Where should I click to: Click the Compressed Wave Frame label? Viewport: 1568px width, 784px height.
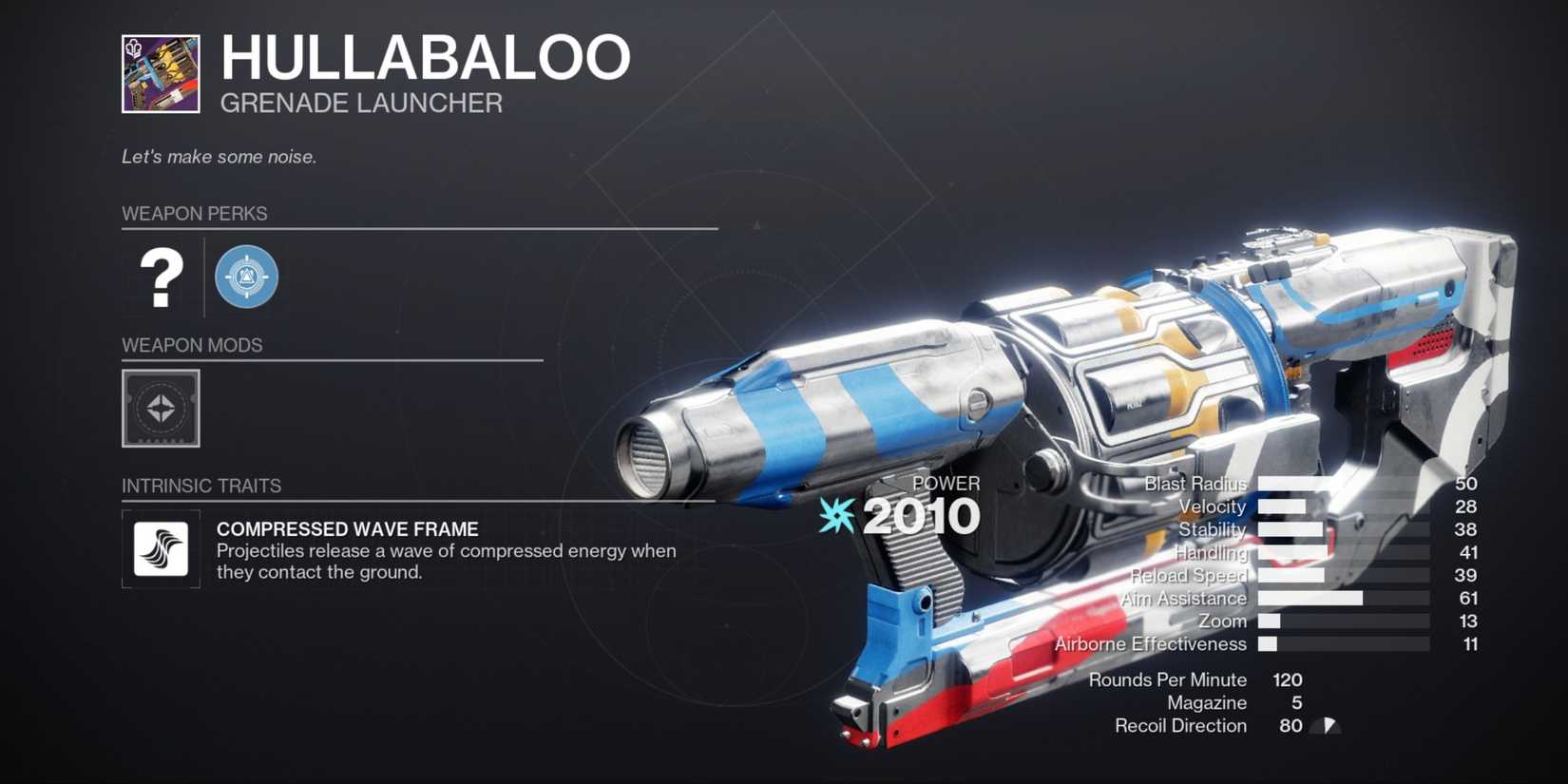point(348,529)
